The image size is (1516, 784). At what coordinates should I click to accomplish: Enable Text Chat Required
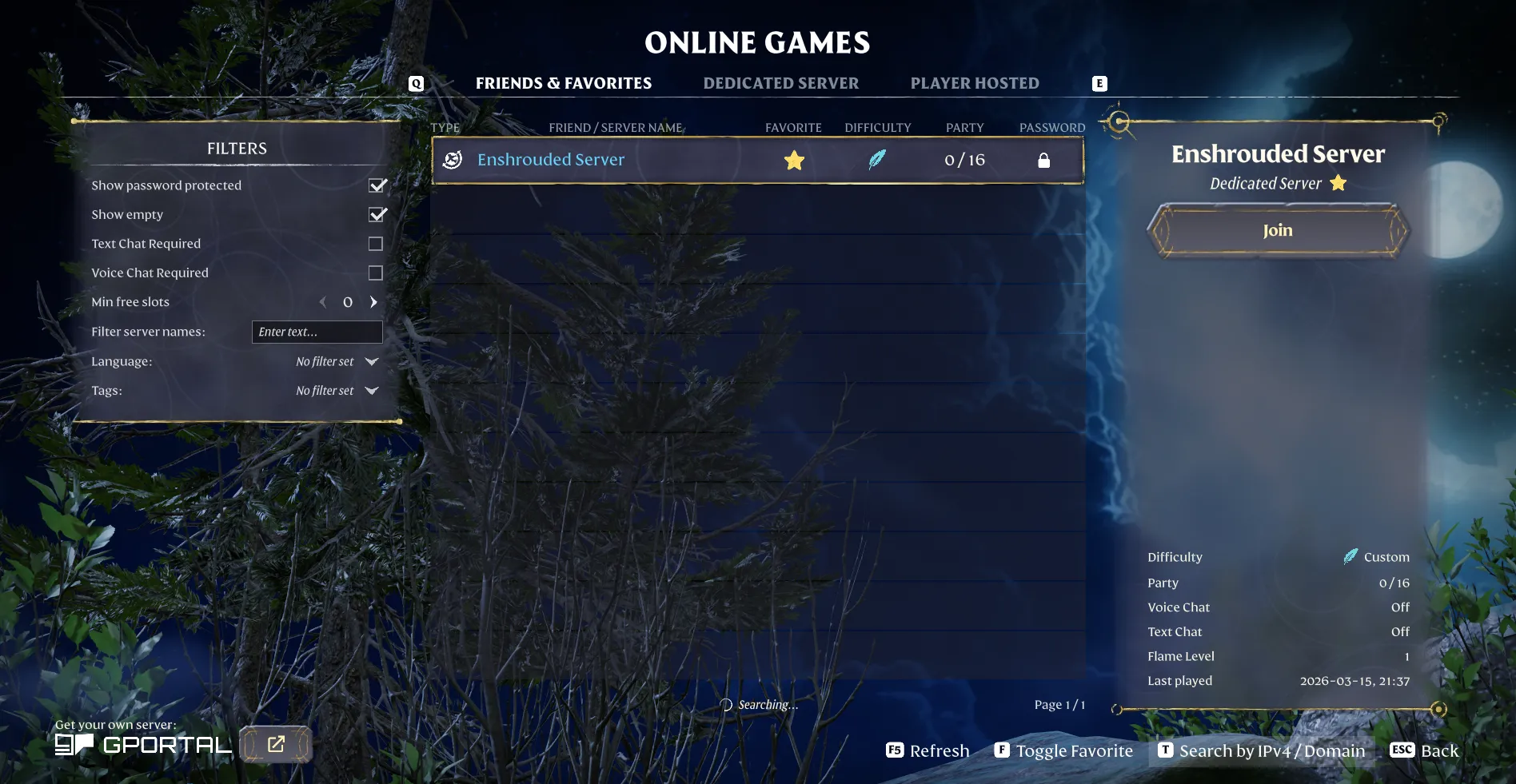[376, 243]
